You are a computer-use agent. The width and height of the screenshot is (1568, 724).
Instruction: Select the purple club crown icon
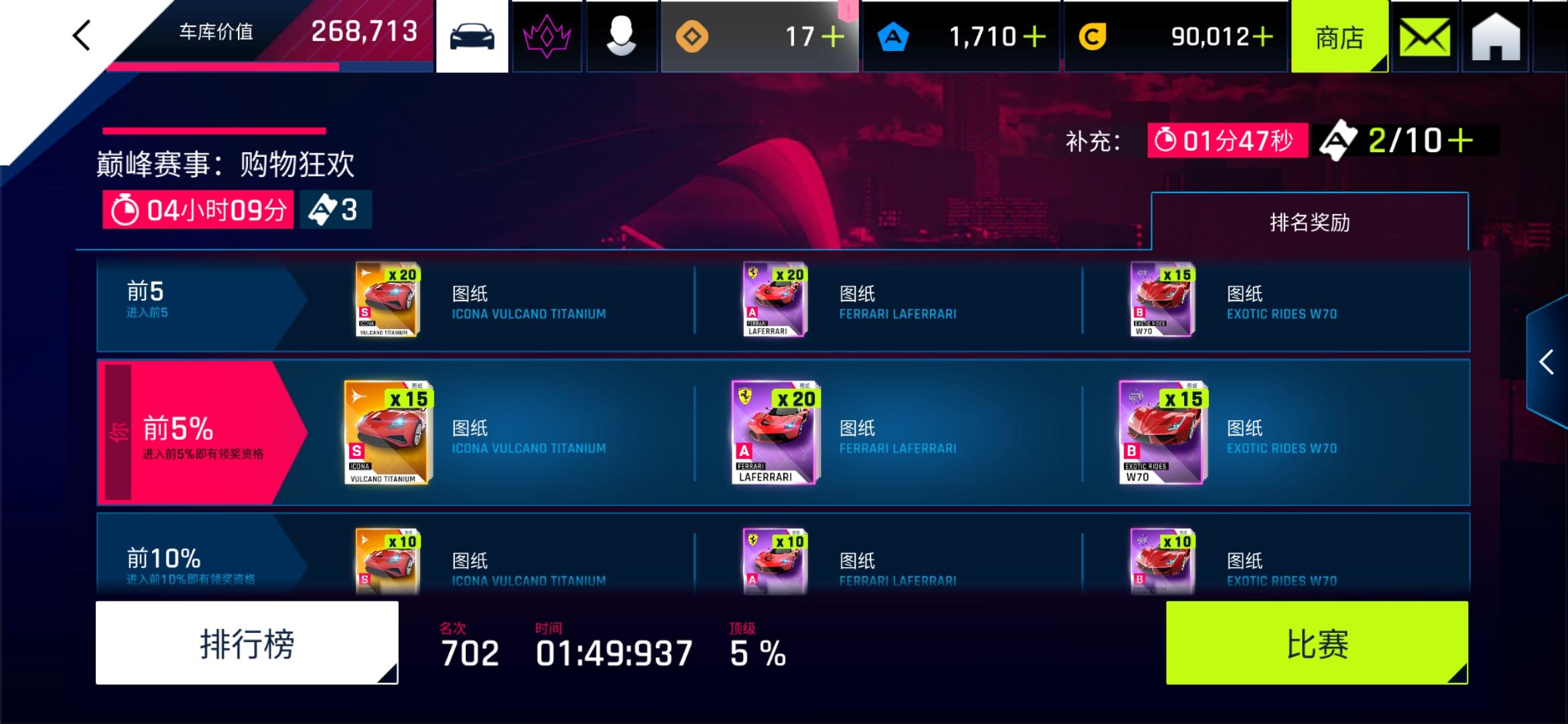coord(546,35)
